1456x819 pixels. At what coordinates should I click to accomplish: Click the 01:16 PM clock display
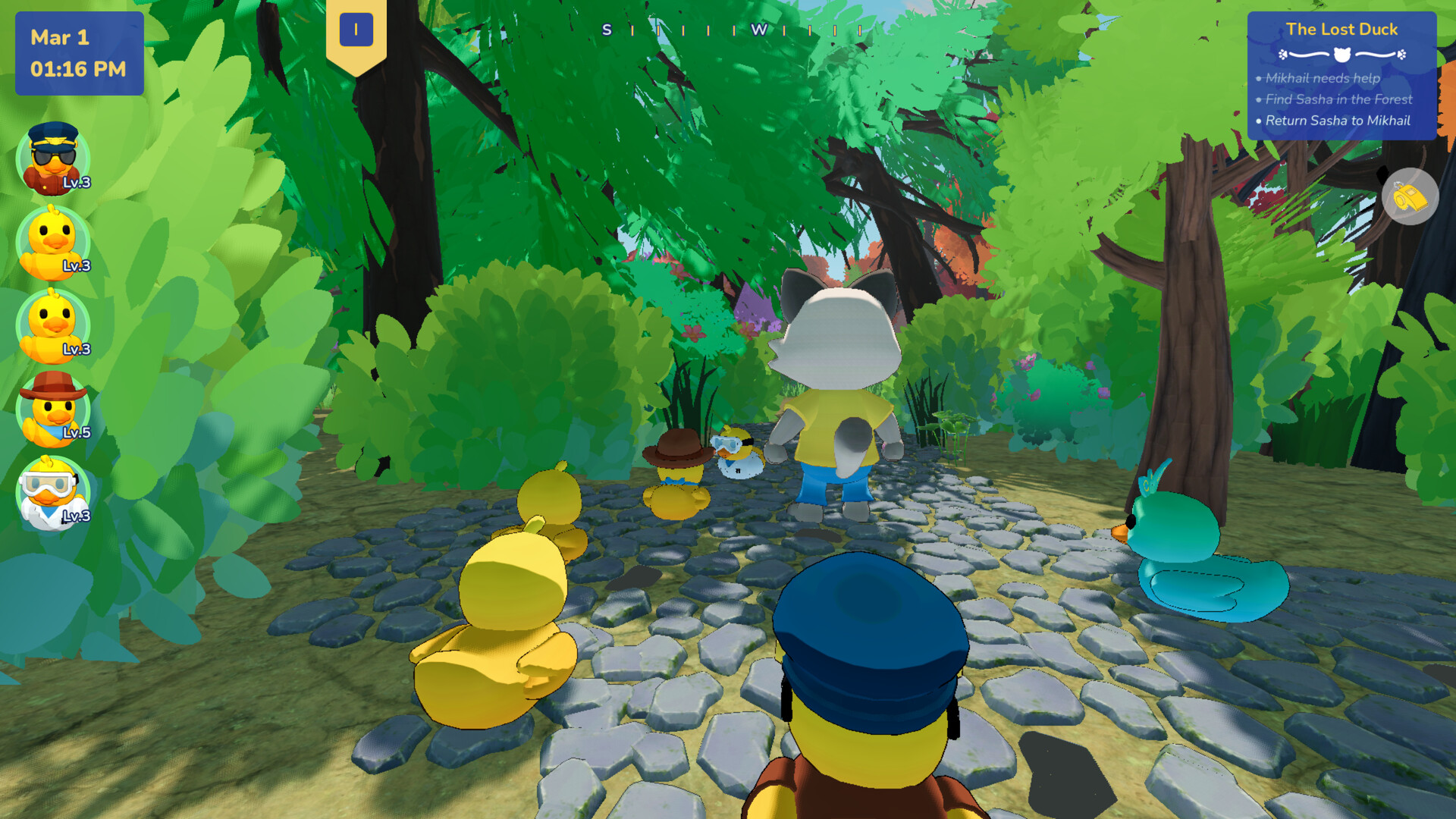tap(79, 68)
